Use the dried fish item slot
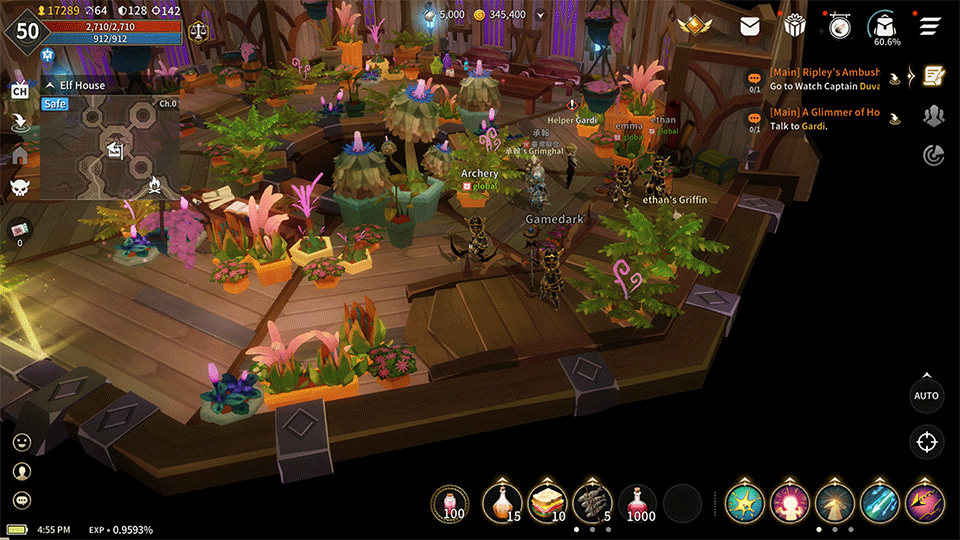This screenshot has width=960, height=540. 591,503
